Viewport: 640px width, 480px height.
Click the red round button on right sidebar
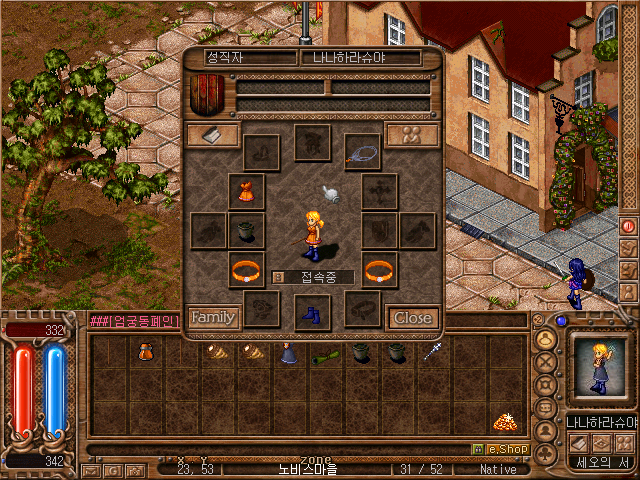click(x=628, y=226)
